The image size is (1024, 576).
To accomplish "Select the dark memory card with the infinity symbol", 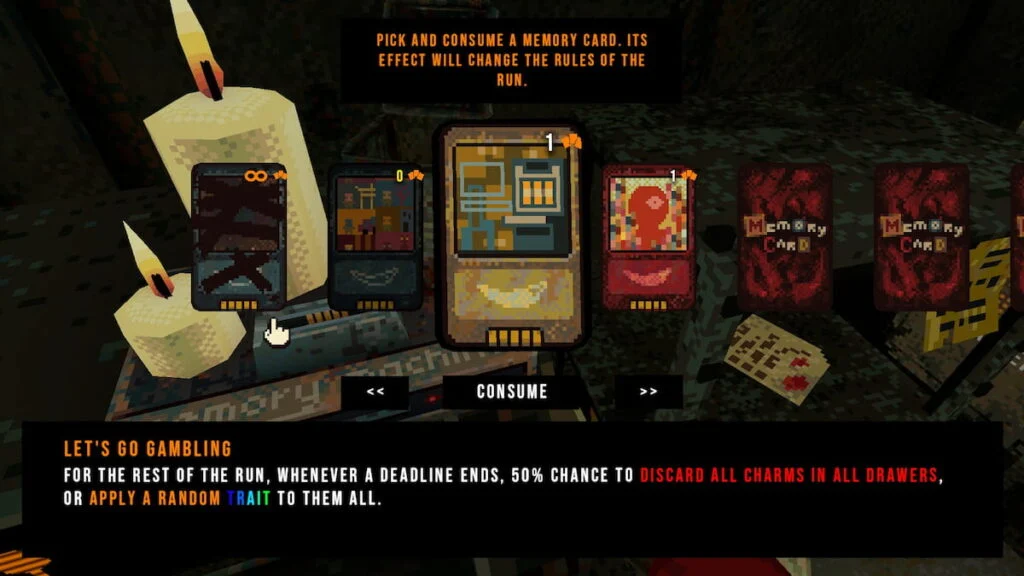I will tap(239, 237).
